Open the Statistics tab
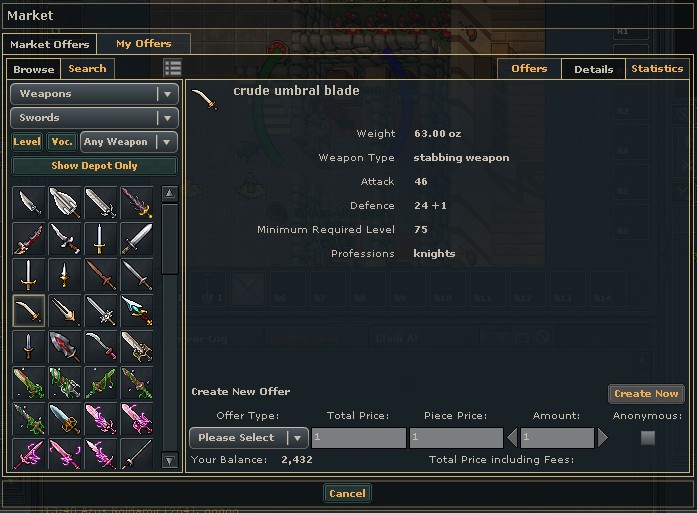This screenshot has width=697, height=513. tap(657, 69)
